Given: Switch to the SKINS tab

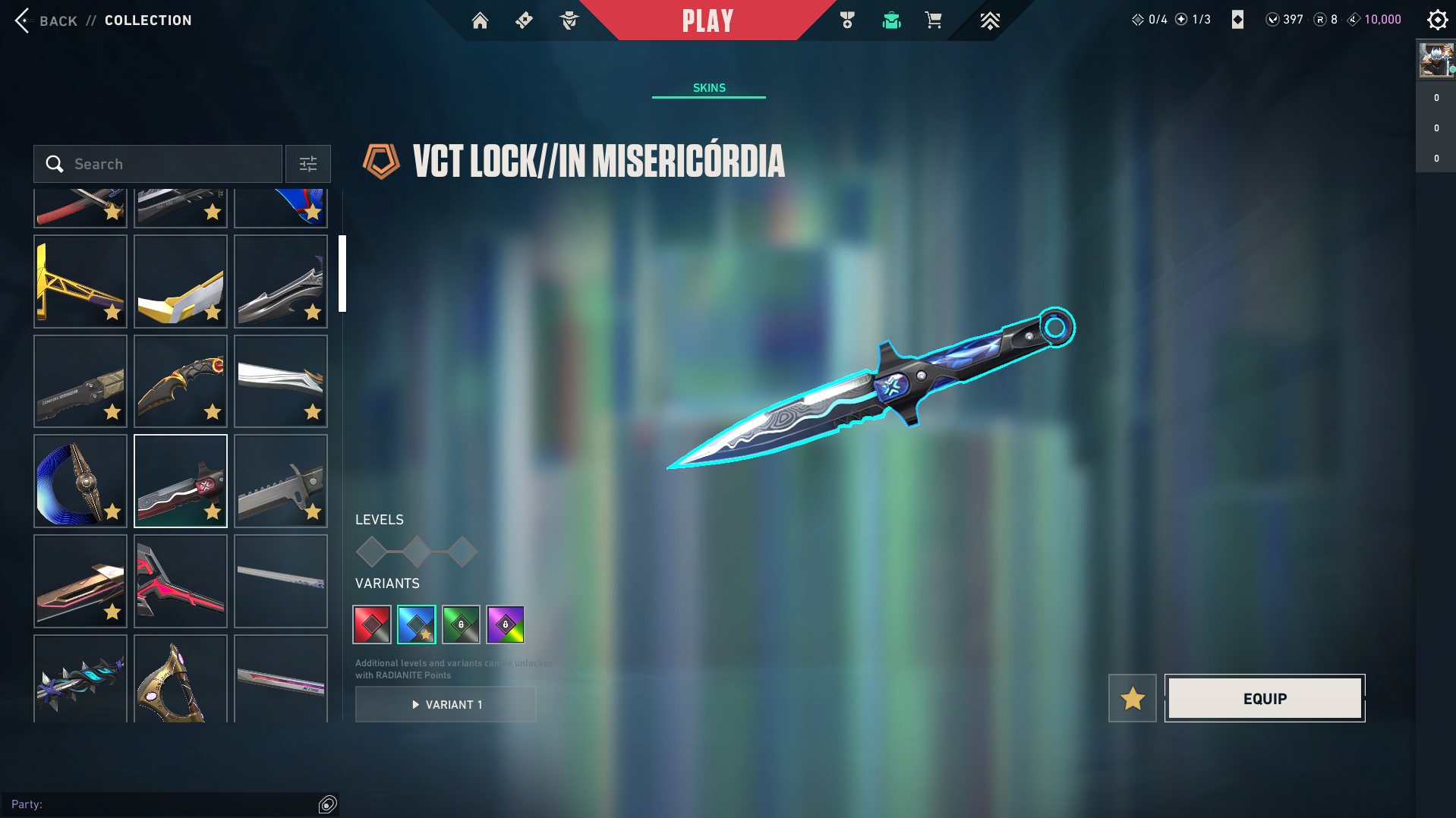Looking at the screenshot, I should (709, 88).
